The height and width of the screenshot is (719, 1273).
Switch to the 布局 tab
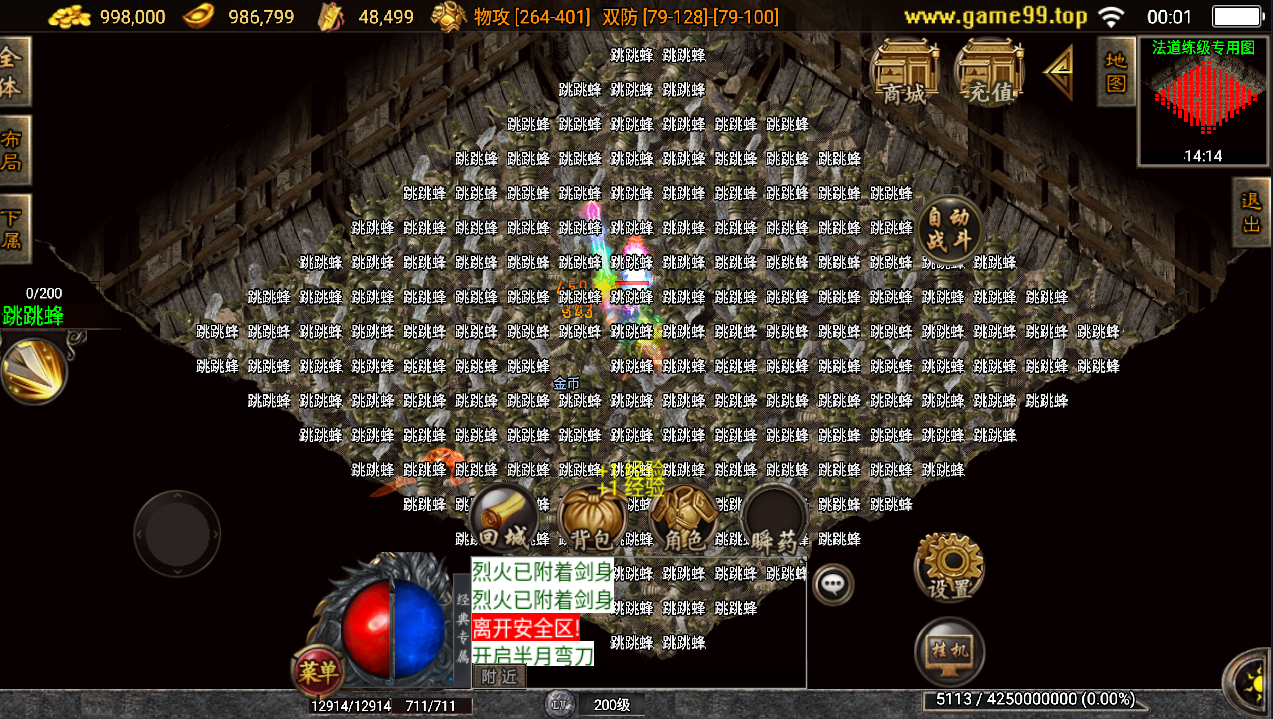click(13, 150)
